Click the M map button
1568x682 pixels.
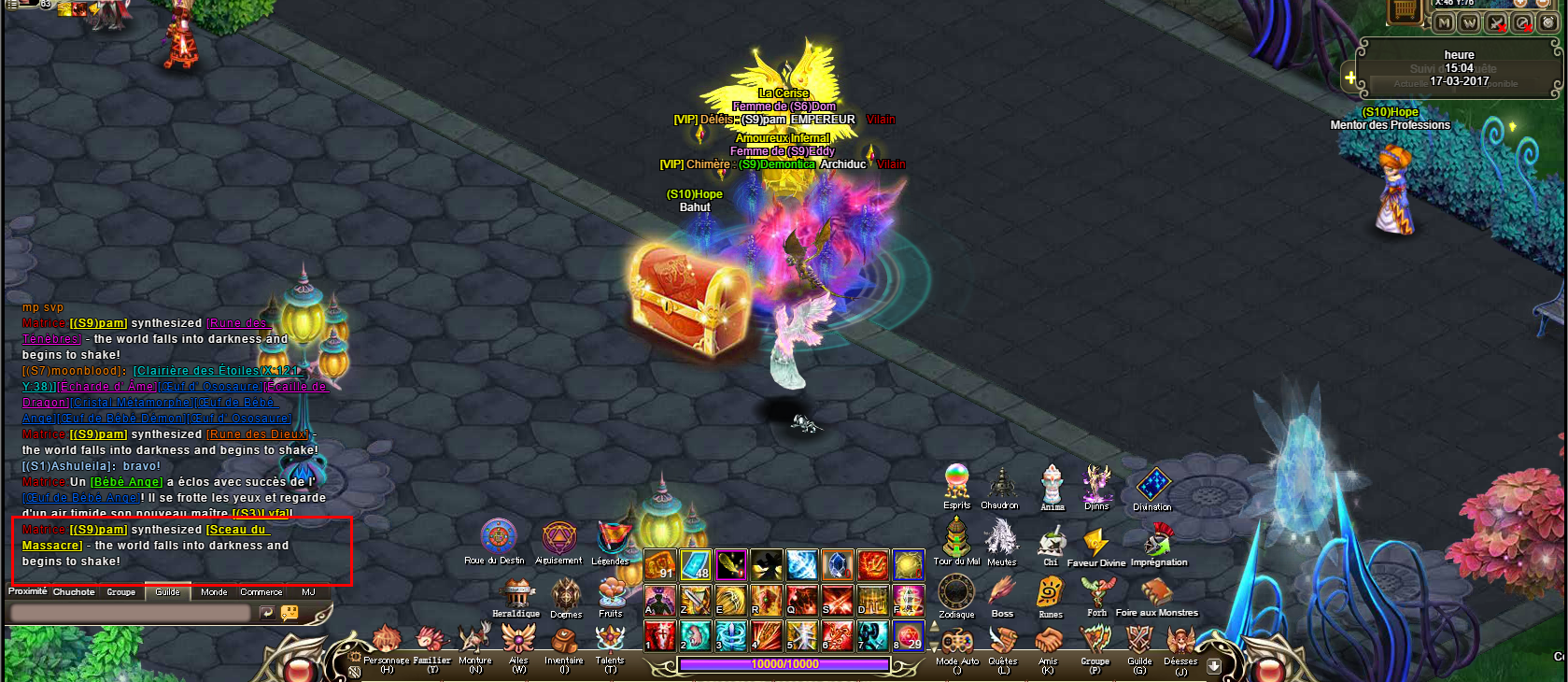[x=1444, y=22]
